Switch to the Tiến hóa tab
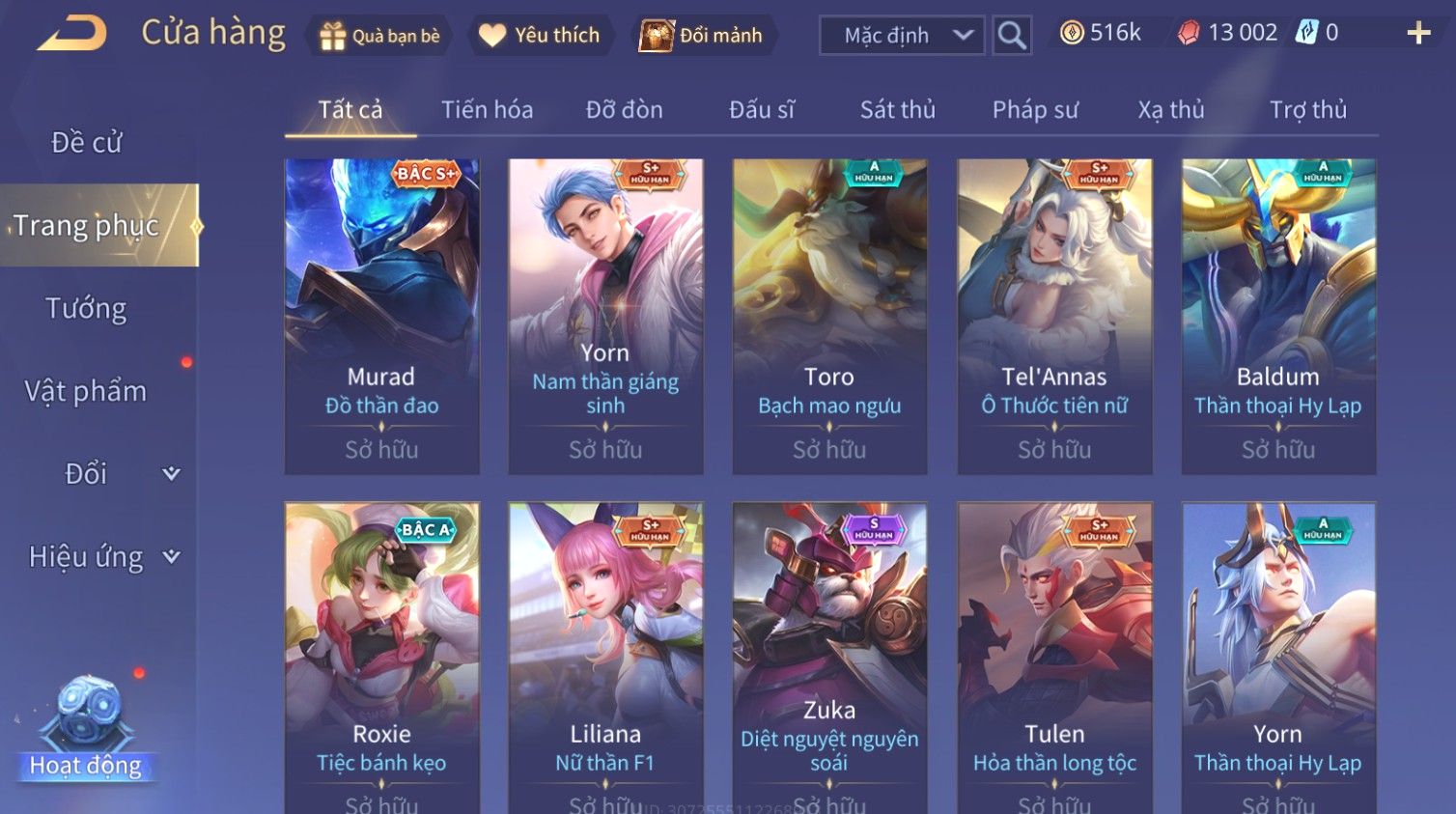Viewport: 1456px width, 814px height. click(487, 110)
